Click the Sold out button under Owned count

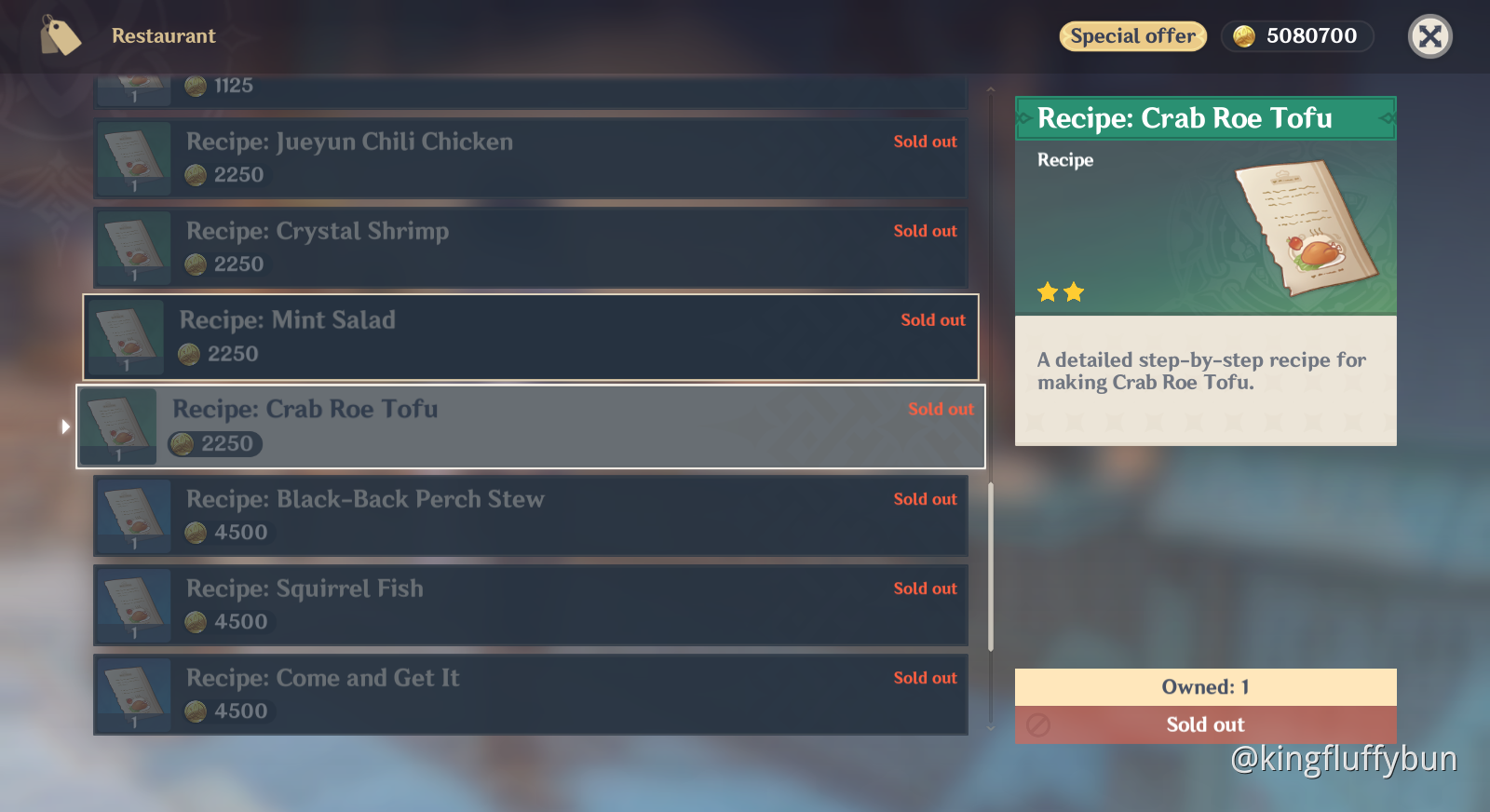[x=1205, y=725]
